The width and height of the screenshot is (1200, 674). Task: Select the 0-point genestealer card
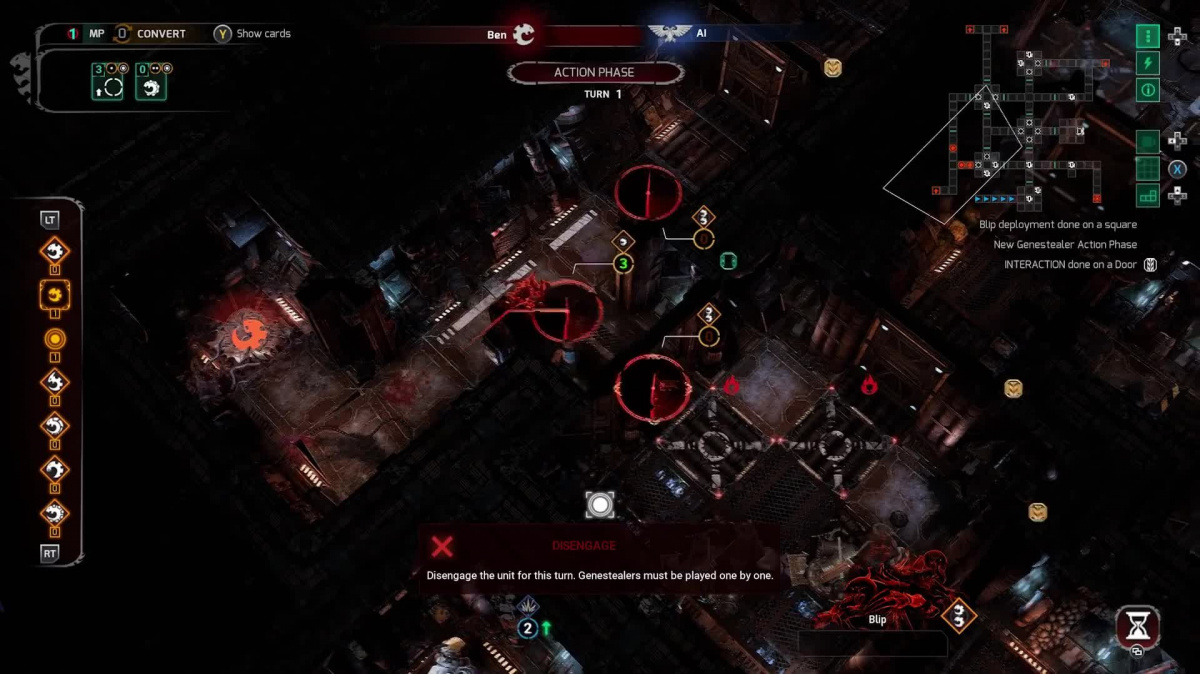pyautogui.click(x=151, y=83)
